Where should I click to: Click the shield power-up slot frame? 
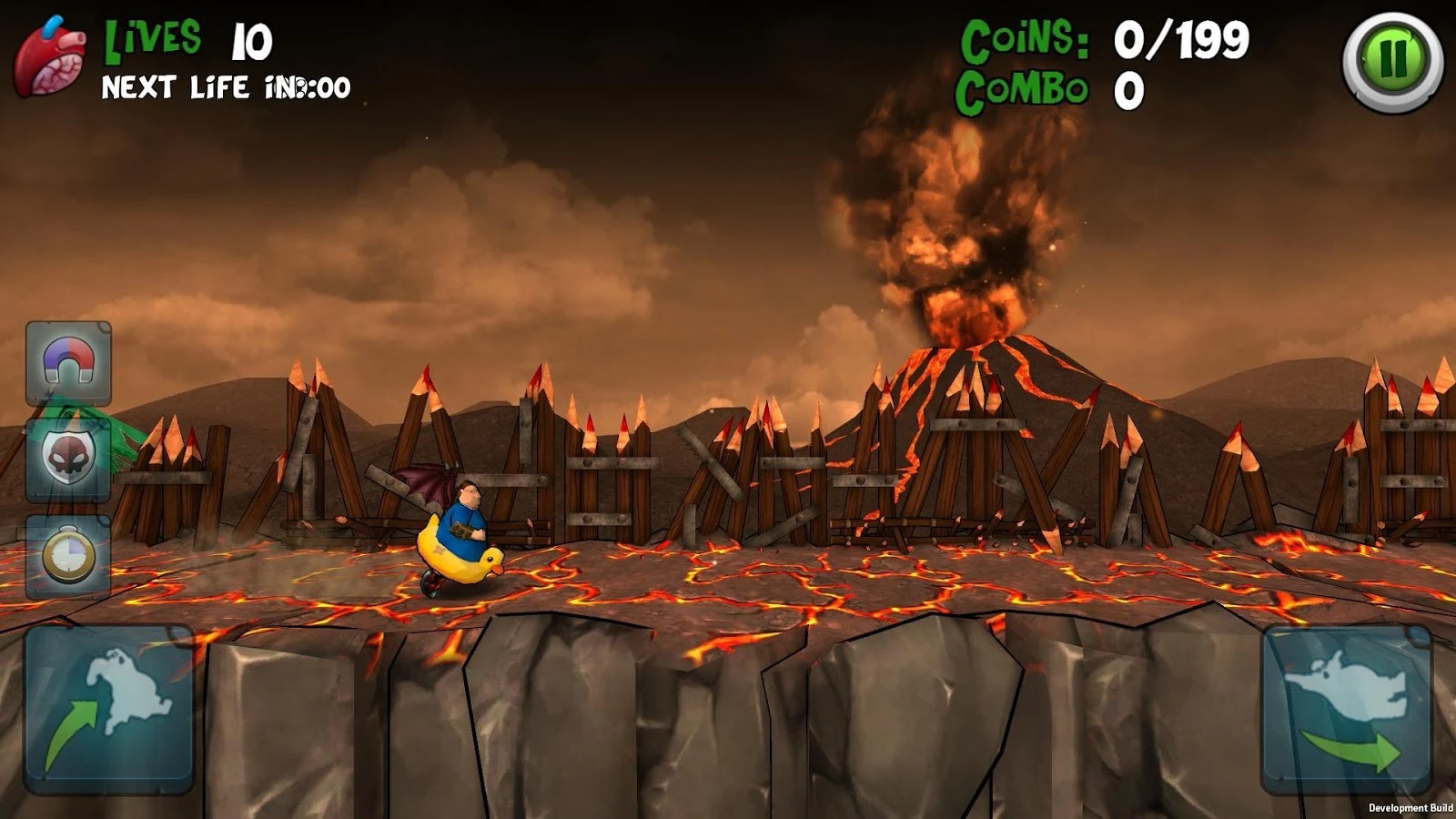[66, 460]
